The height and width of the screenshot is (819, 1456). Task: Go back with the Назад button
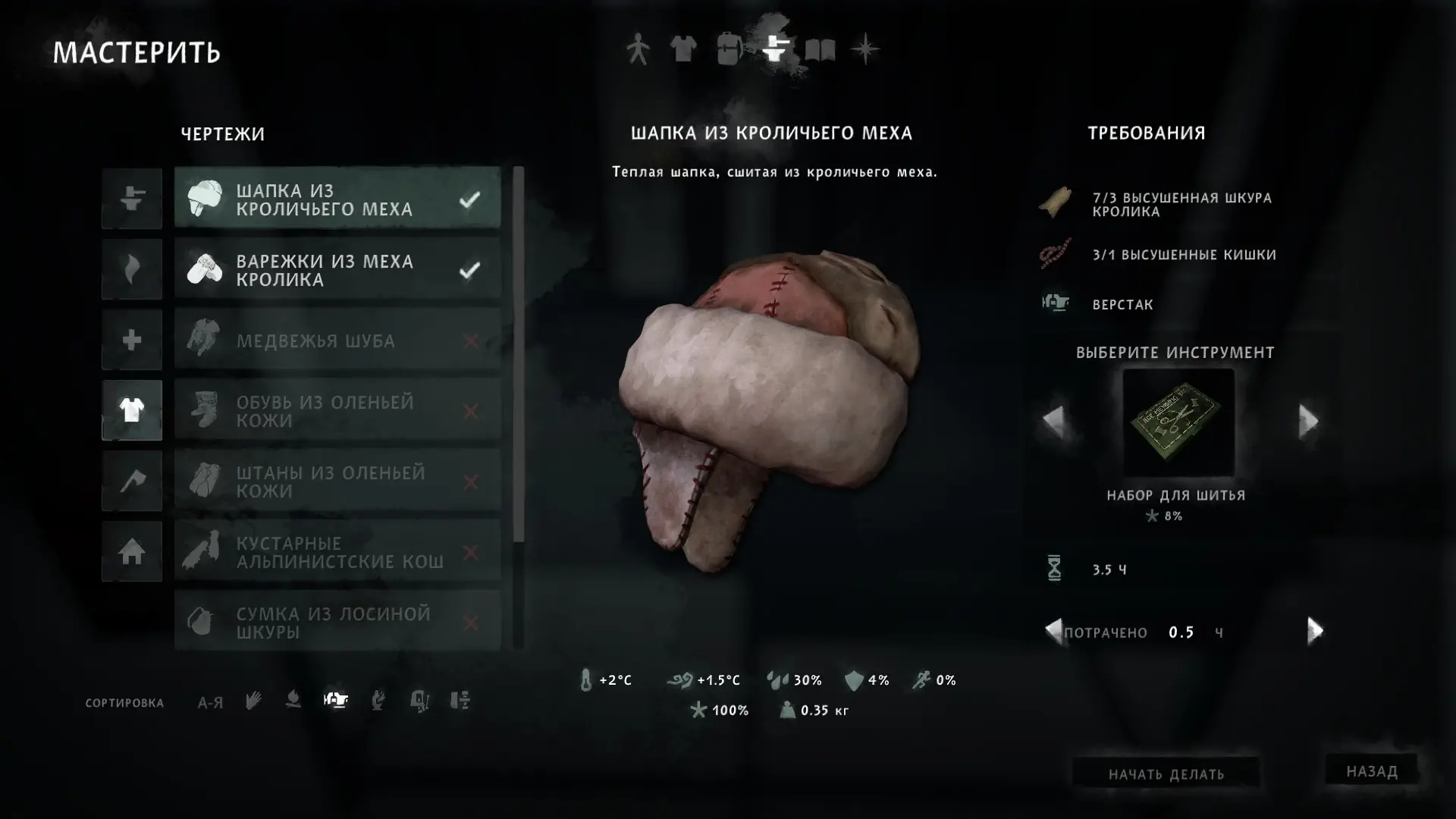[x=1371, y=770]
